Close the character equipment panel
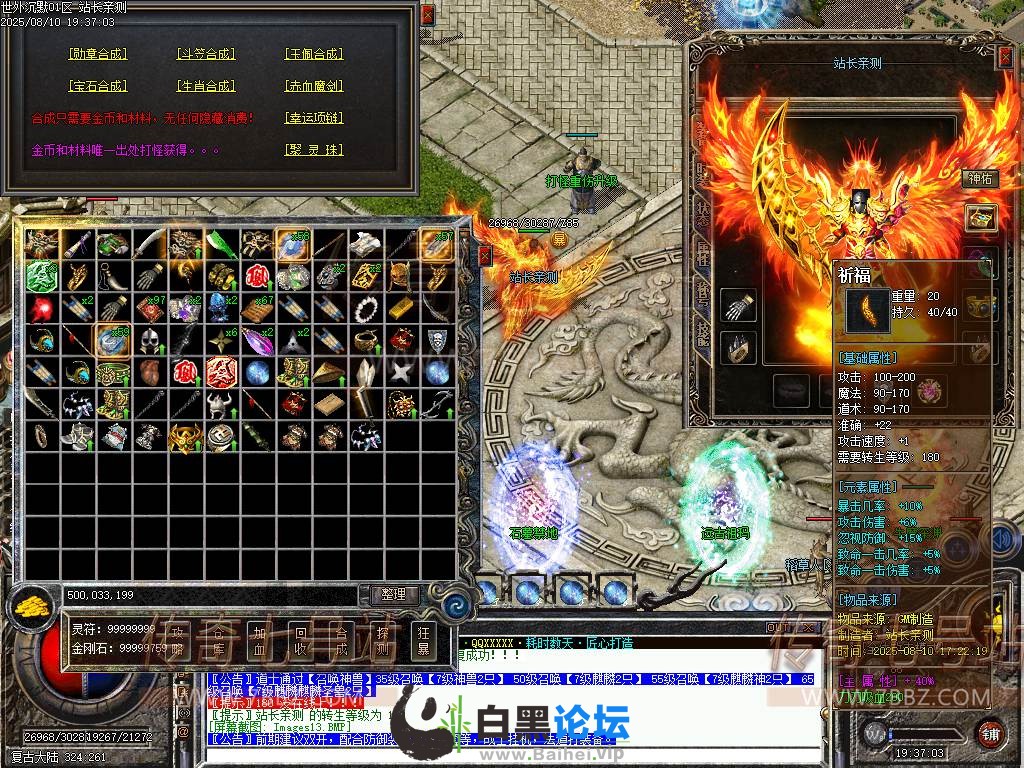The image size is (1024, 768). pyautogui.click(x=1005, y=58)
